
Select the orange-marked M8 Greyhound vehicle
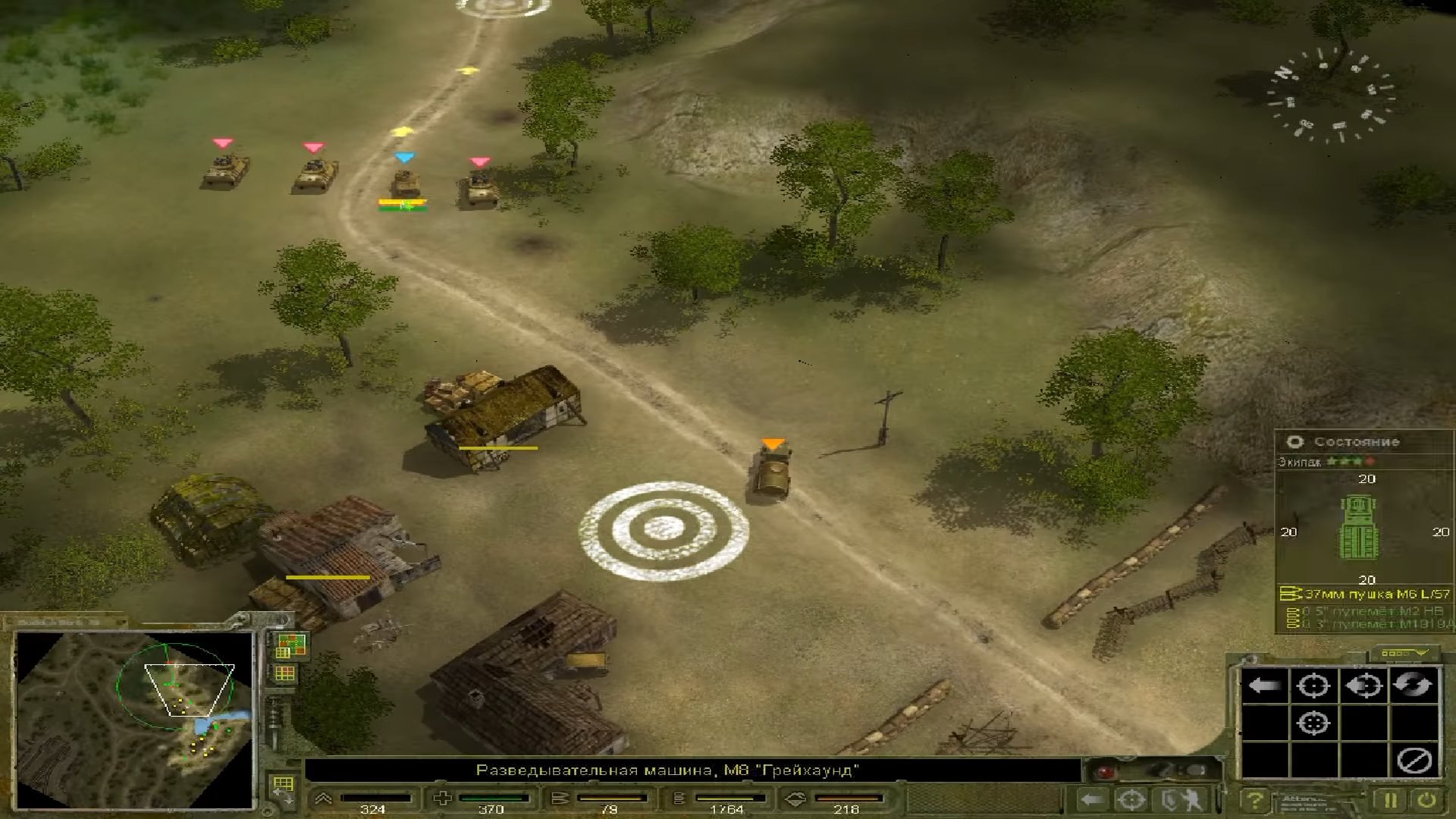point(772,472)
